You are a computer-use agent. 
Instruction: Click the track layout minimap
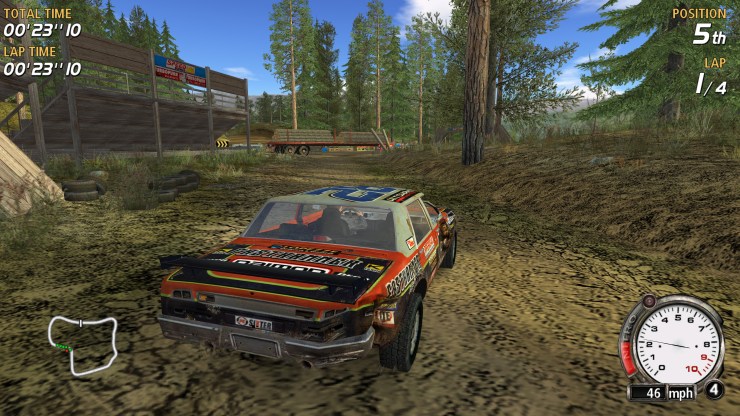tap(84, 344)
